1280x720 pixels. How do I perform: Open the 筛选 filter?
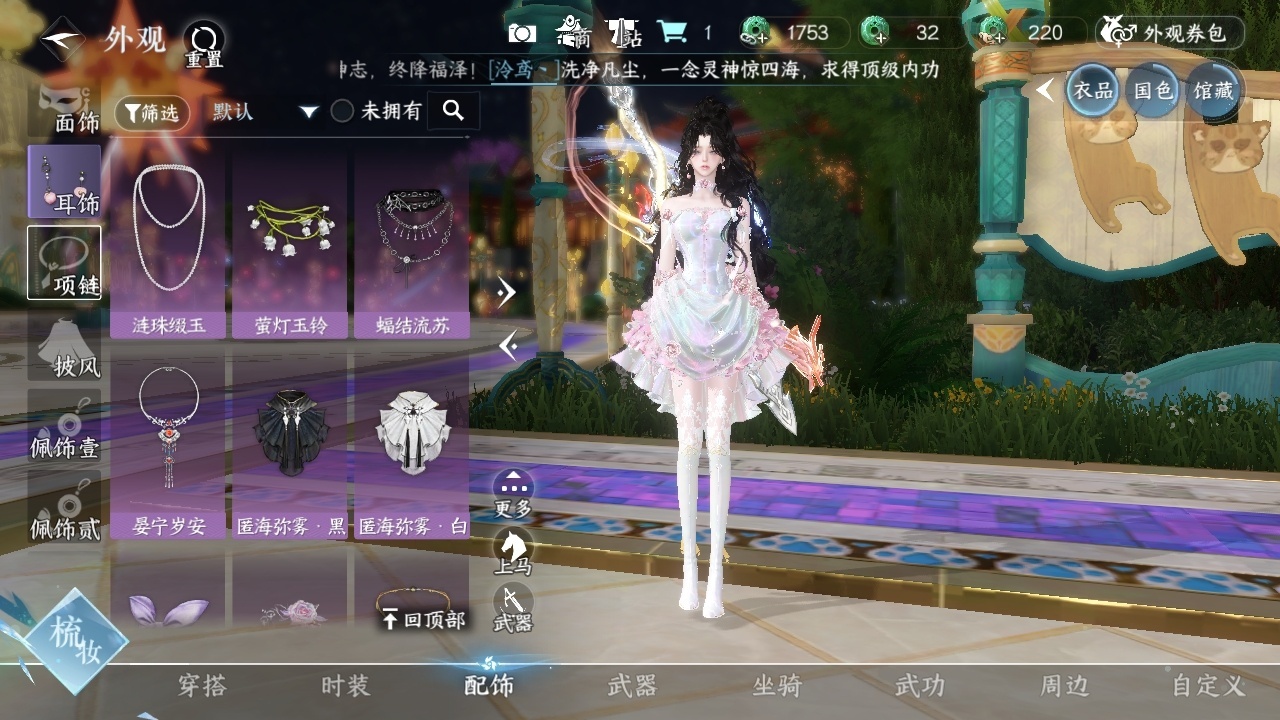point(152,113)
